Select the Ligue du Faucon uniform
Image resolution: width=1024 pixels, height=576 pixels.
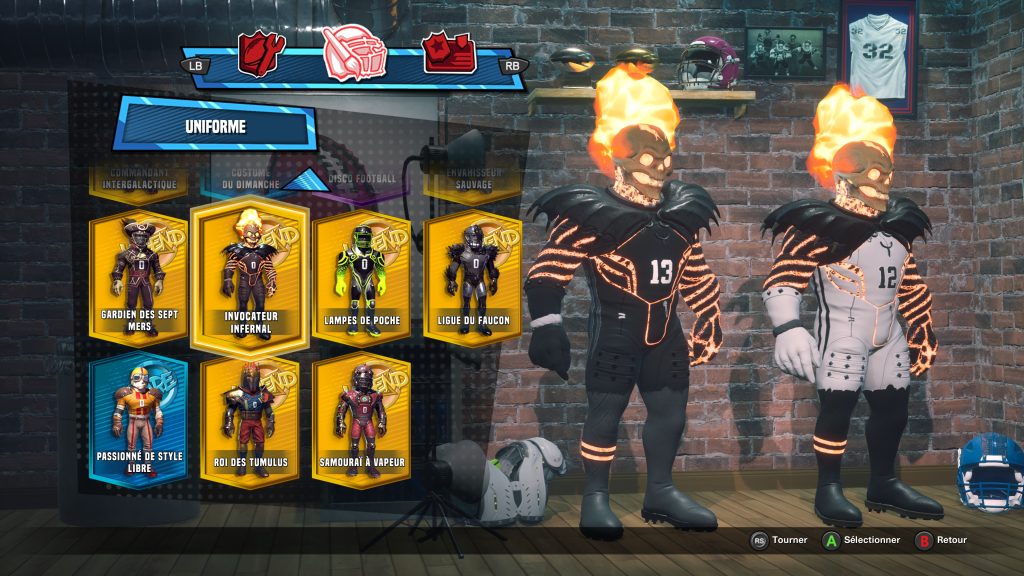coord(472,276)
